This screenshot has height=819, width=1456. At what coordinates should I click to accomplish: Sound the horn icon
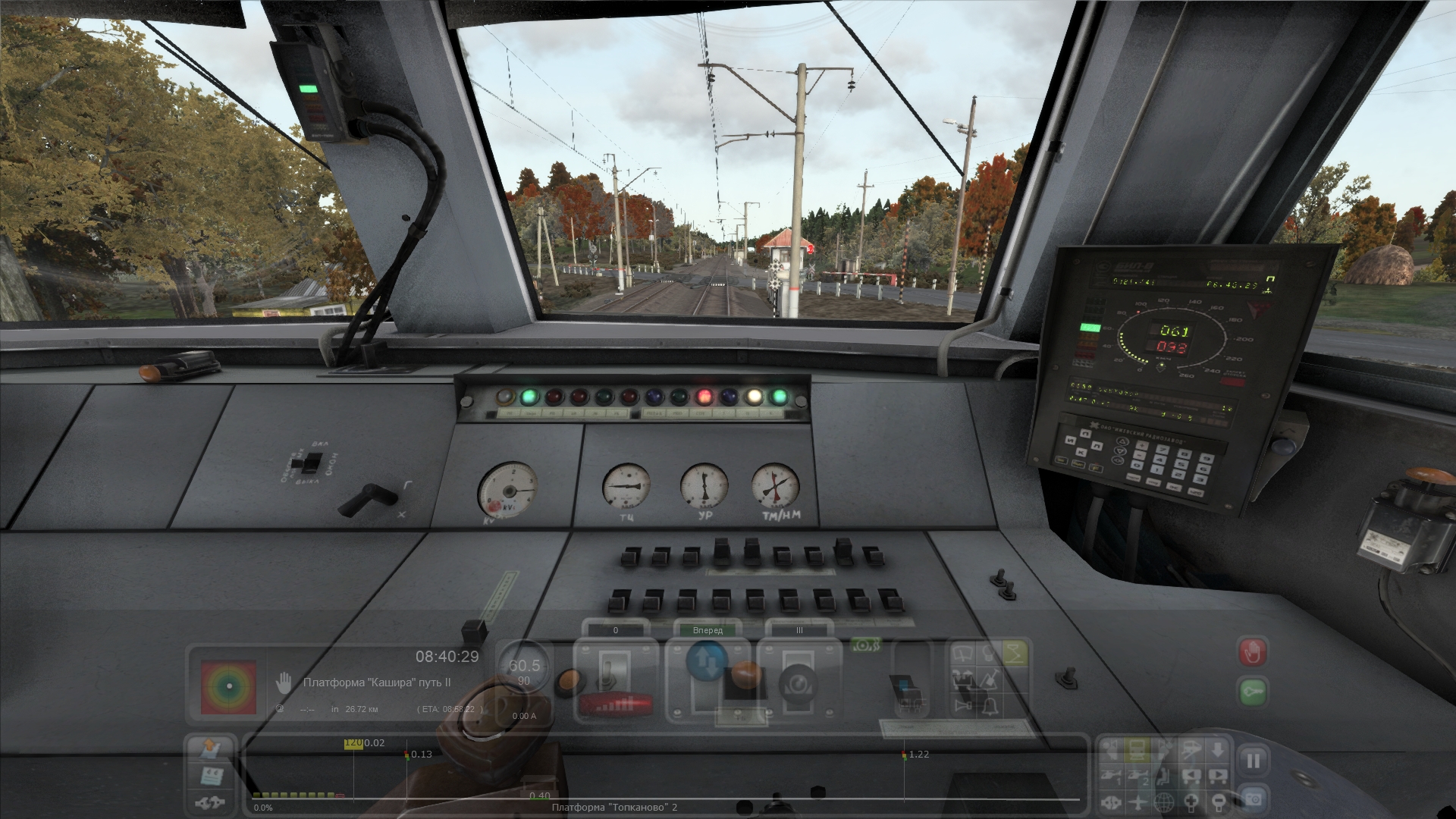pyautogui.click(x=965, y=707)
